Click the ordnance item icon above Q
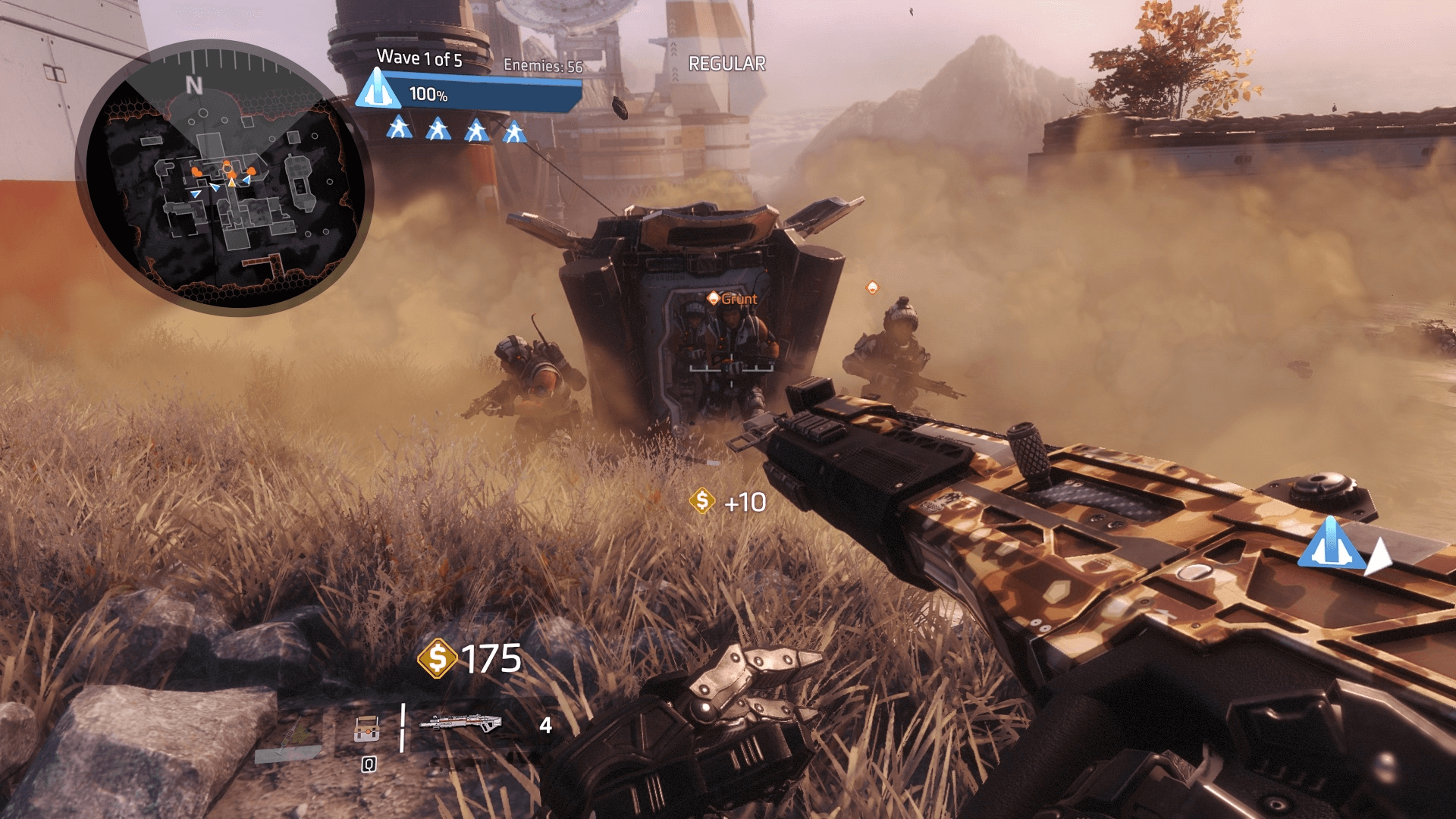The height and width of the screenshot is (819, 1456). pos(366,729)
